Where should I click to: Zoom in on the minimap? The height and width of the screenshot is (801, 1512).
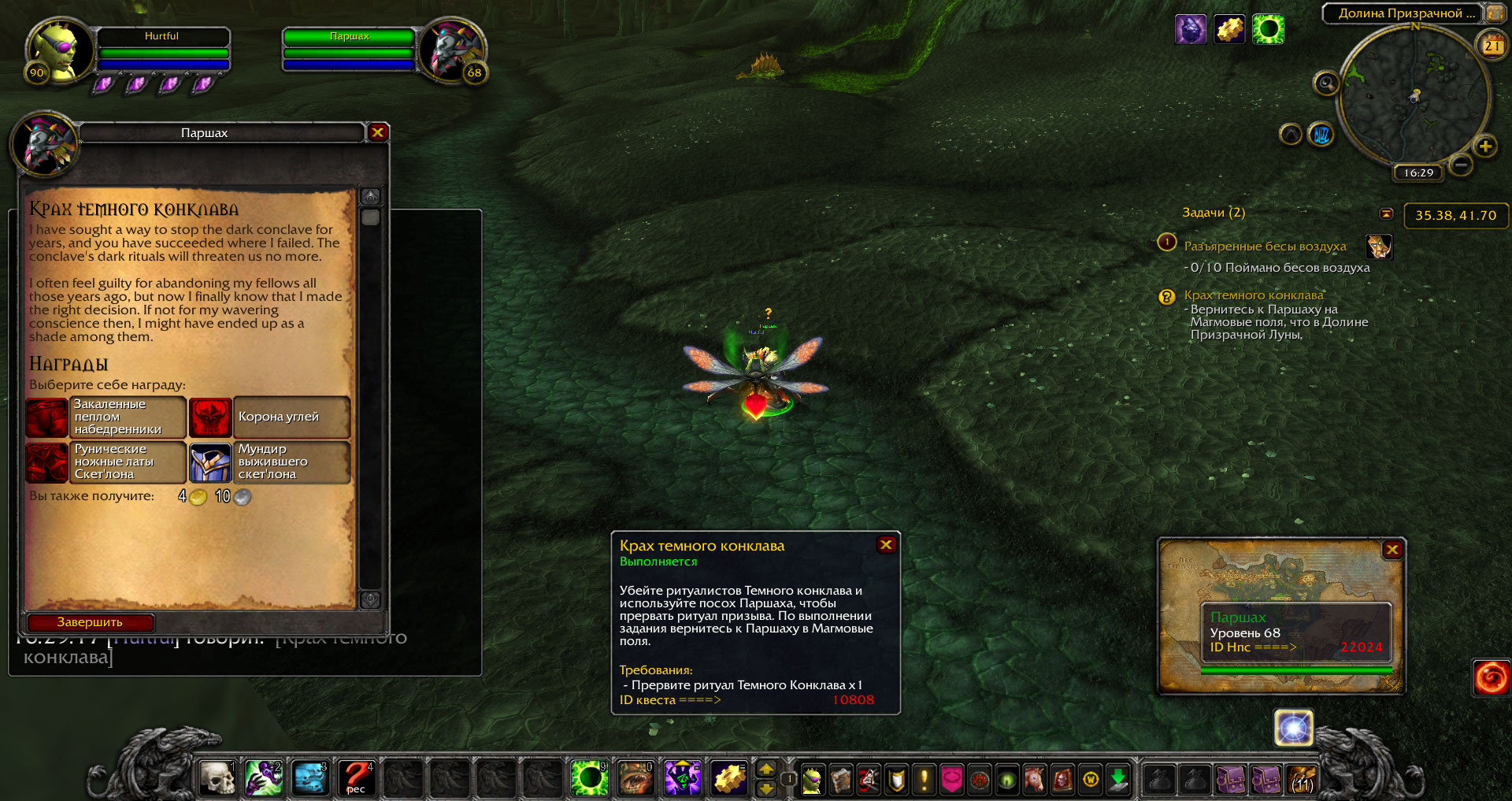1485,146
